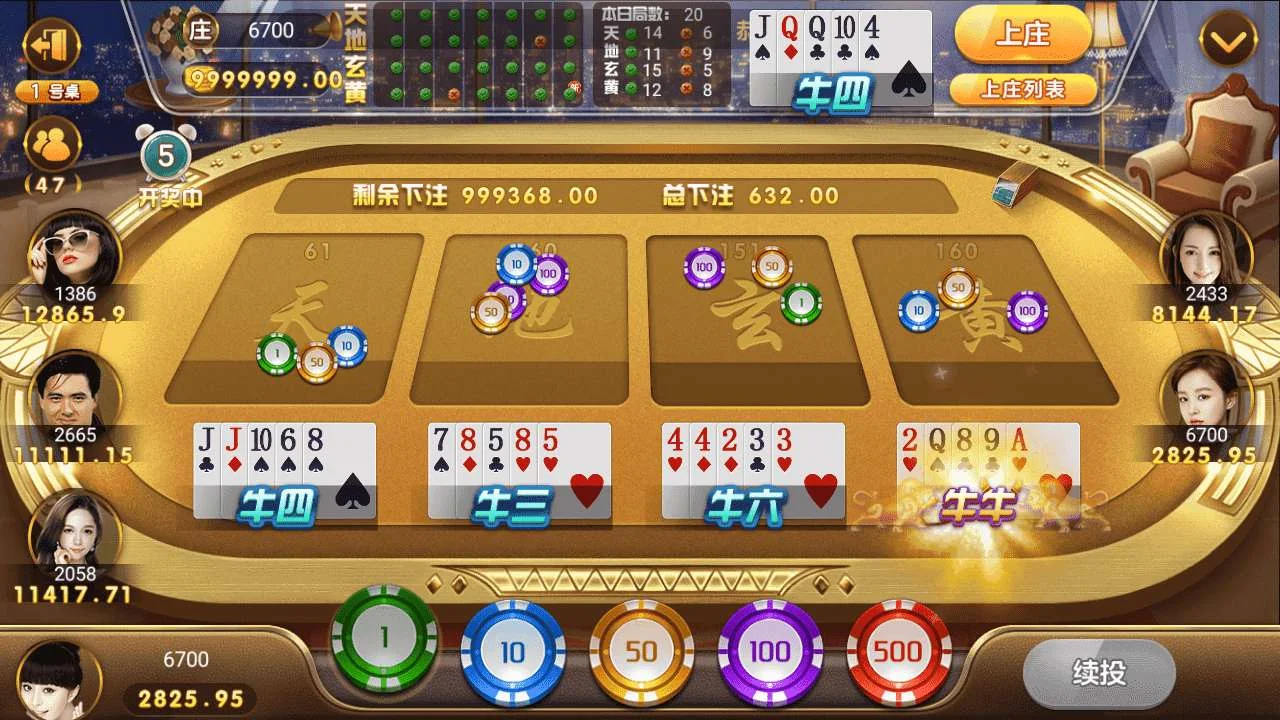Select the red 500 chip
The height and width of the screenshot is (720, 1280).
tap(896, 649)
